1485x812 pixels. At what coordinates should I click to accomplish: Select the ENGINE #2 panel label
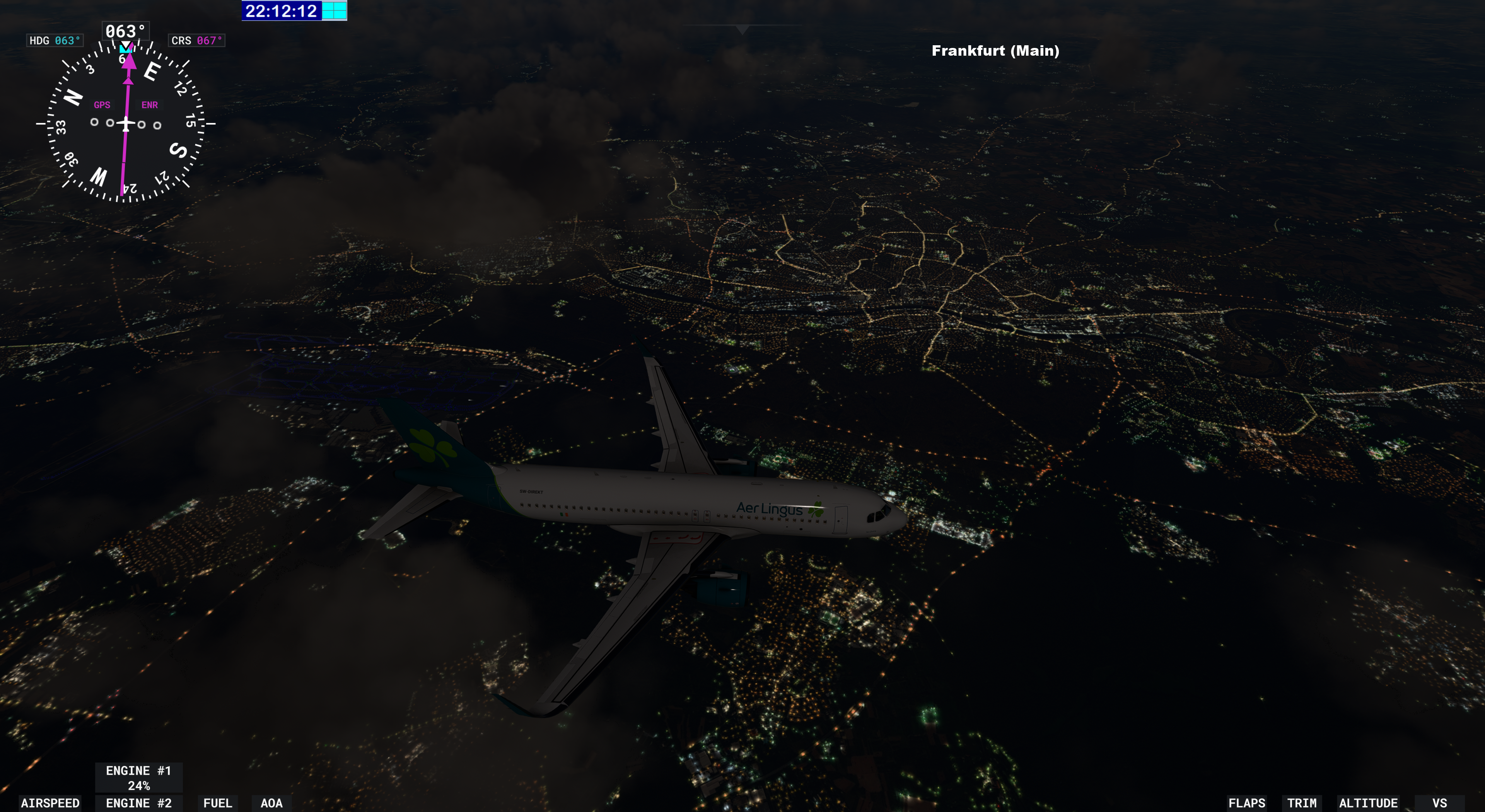(x=138, y=803)
